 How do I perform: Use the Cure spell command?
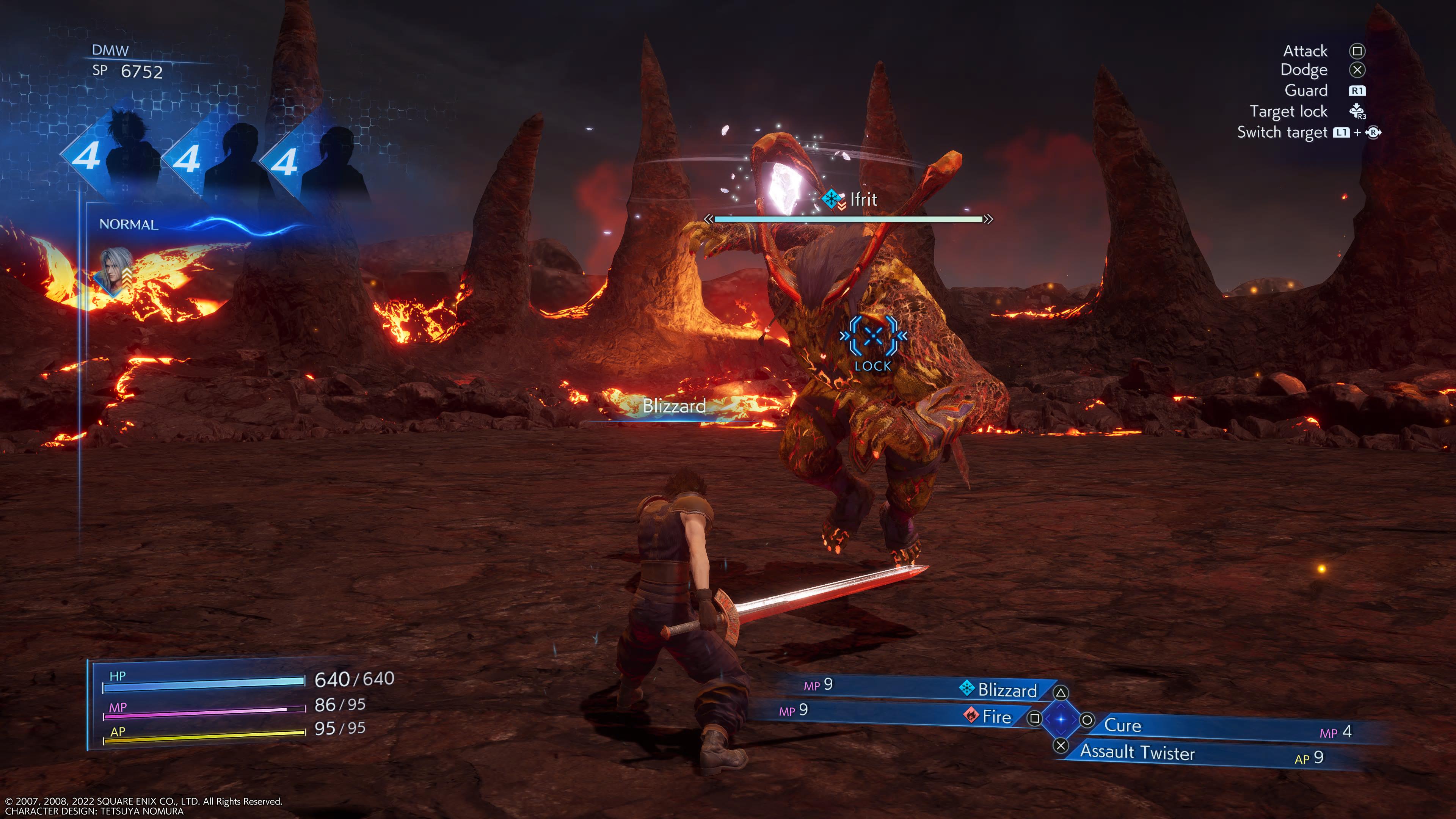click(x=1122, y=725)
